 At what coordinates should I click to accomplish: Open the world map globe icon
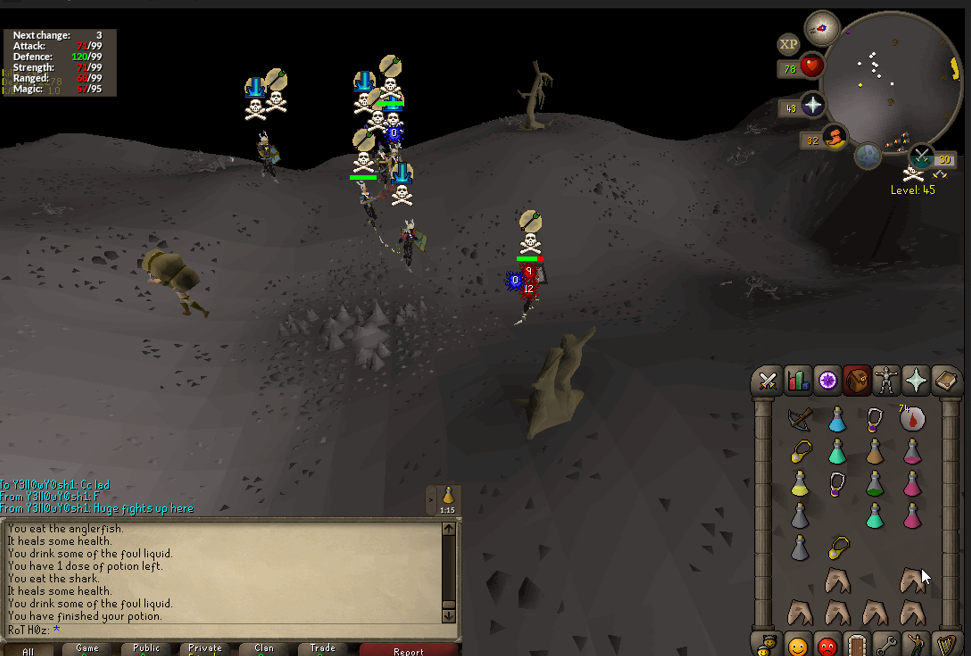868,156
